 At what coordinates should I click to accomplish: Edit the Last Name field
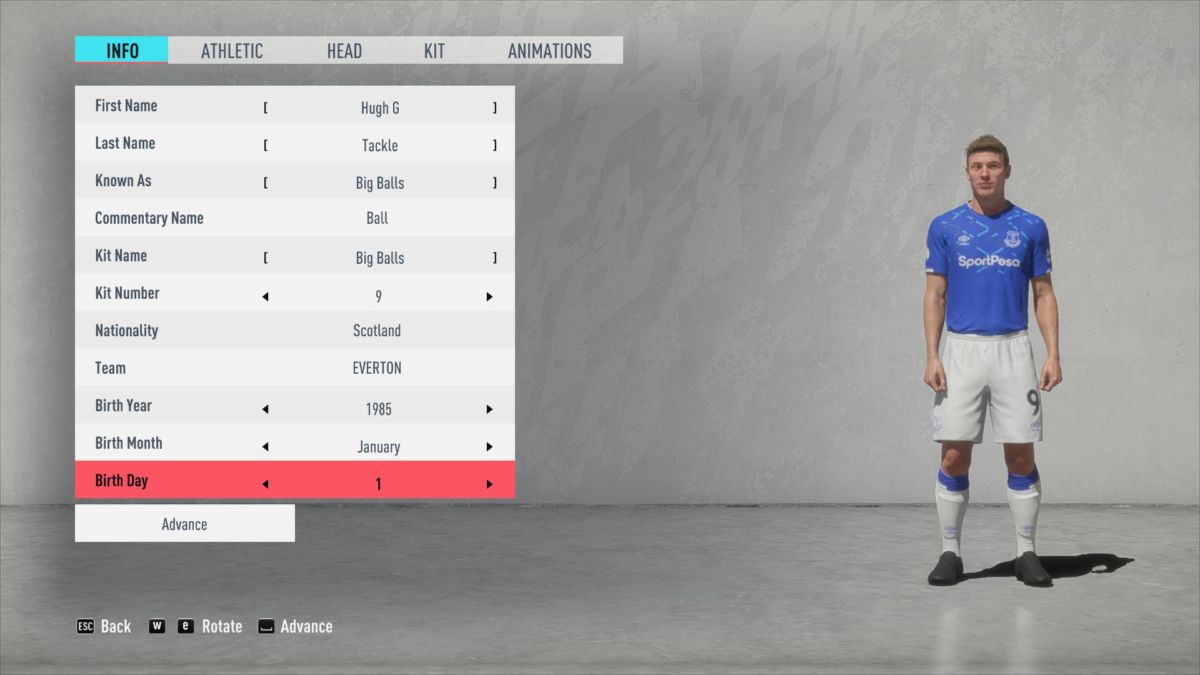click(379, 146)
